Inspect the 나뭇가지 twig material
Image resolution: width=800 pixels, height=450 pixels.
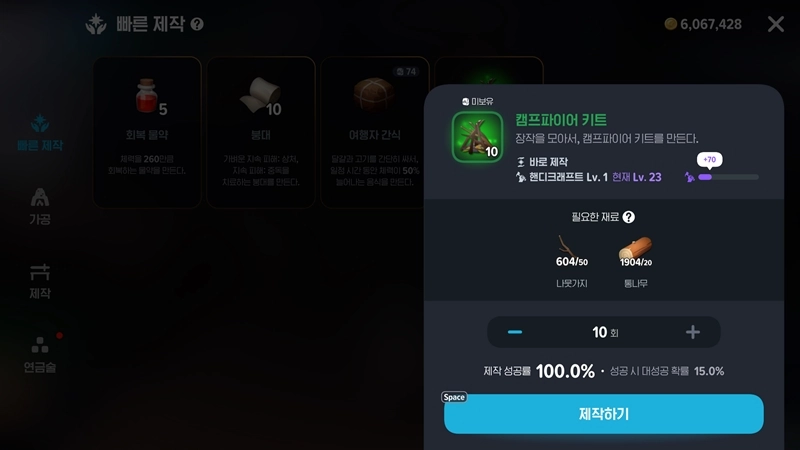pos(571,252)
